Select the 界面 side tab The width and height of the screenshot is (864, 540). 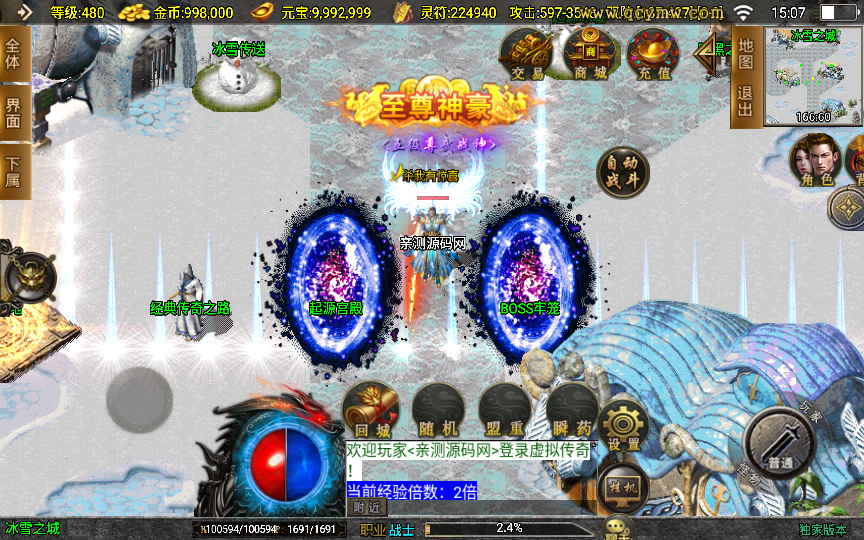tap(14, 113)
